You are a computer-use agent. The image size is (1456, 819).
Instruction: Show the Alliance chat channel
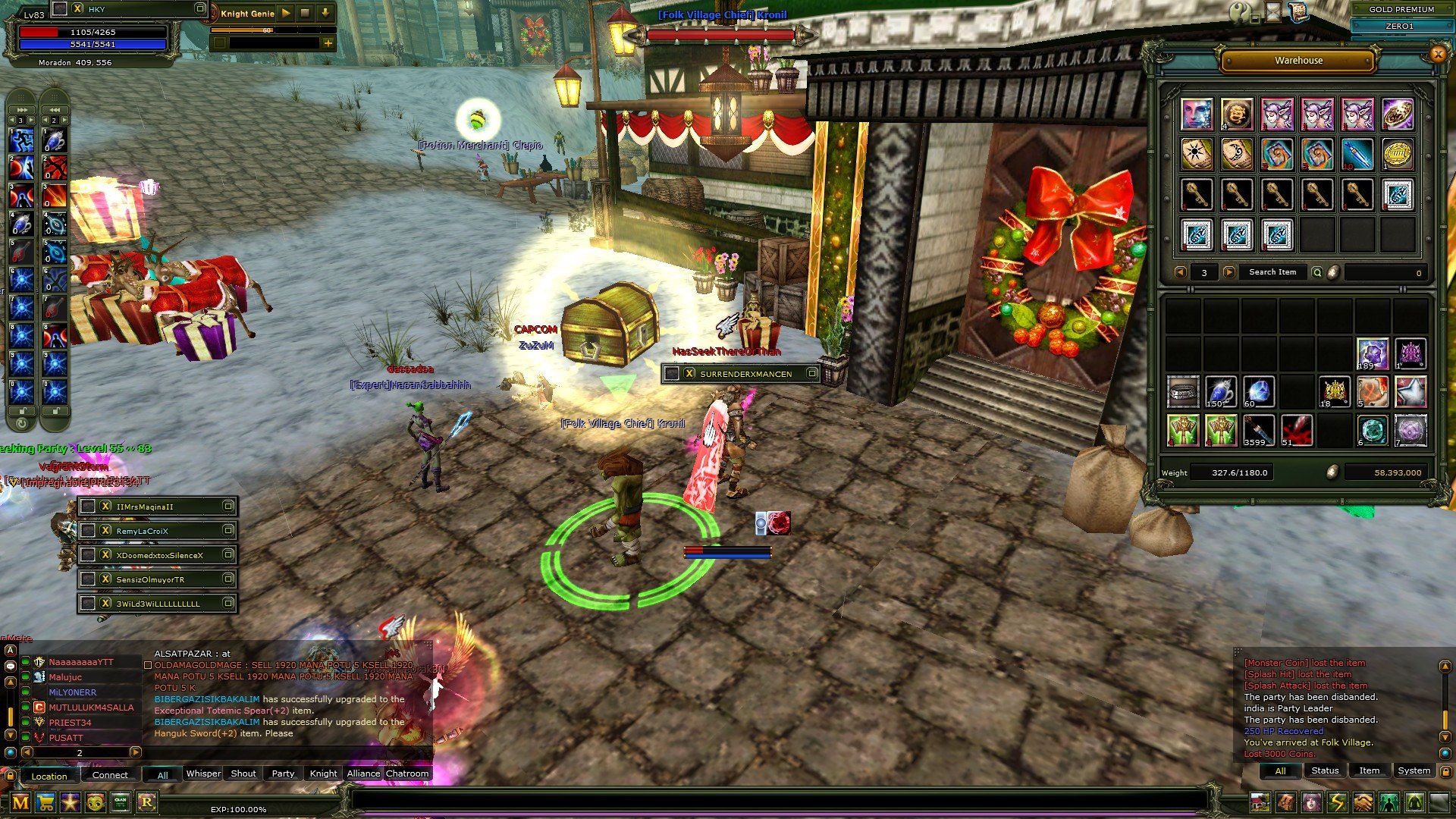(363, 773)
